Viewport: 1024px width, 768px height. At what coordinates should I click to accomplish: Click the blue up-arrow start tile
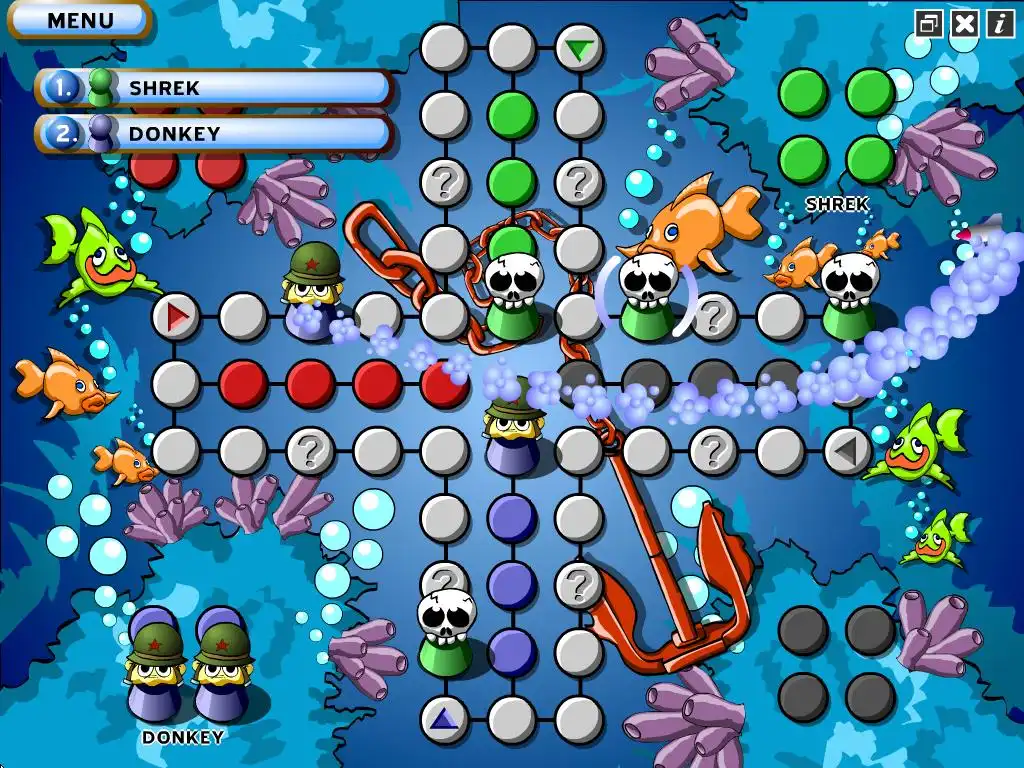(444, 719)
